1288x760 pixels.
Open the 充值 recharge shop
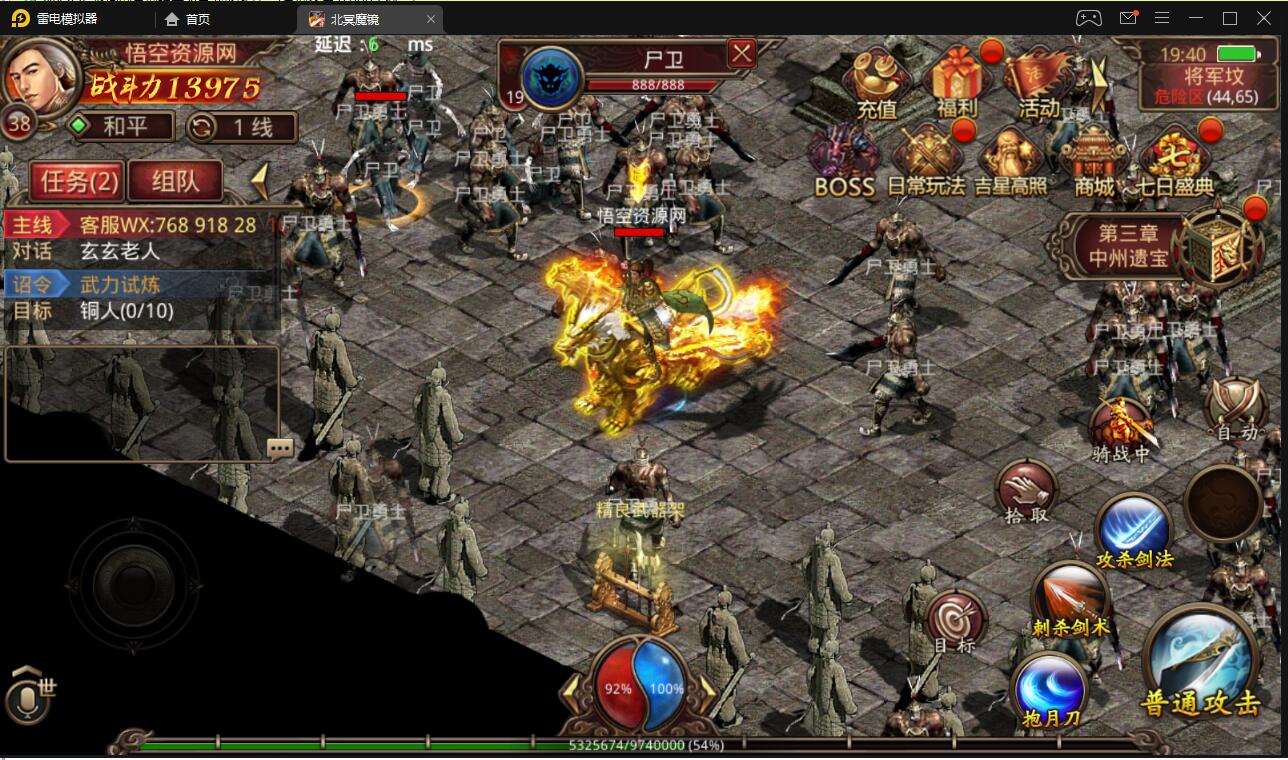click(x=877, y=80)
